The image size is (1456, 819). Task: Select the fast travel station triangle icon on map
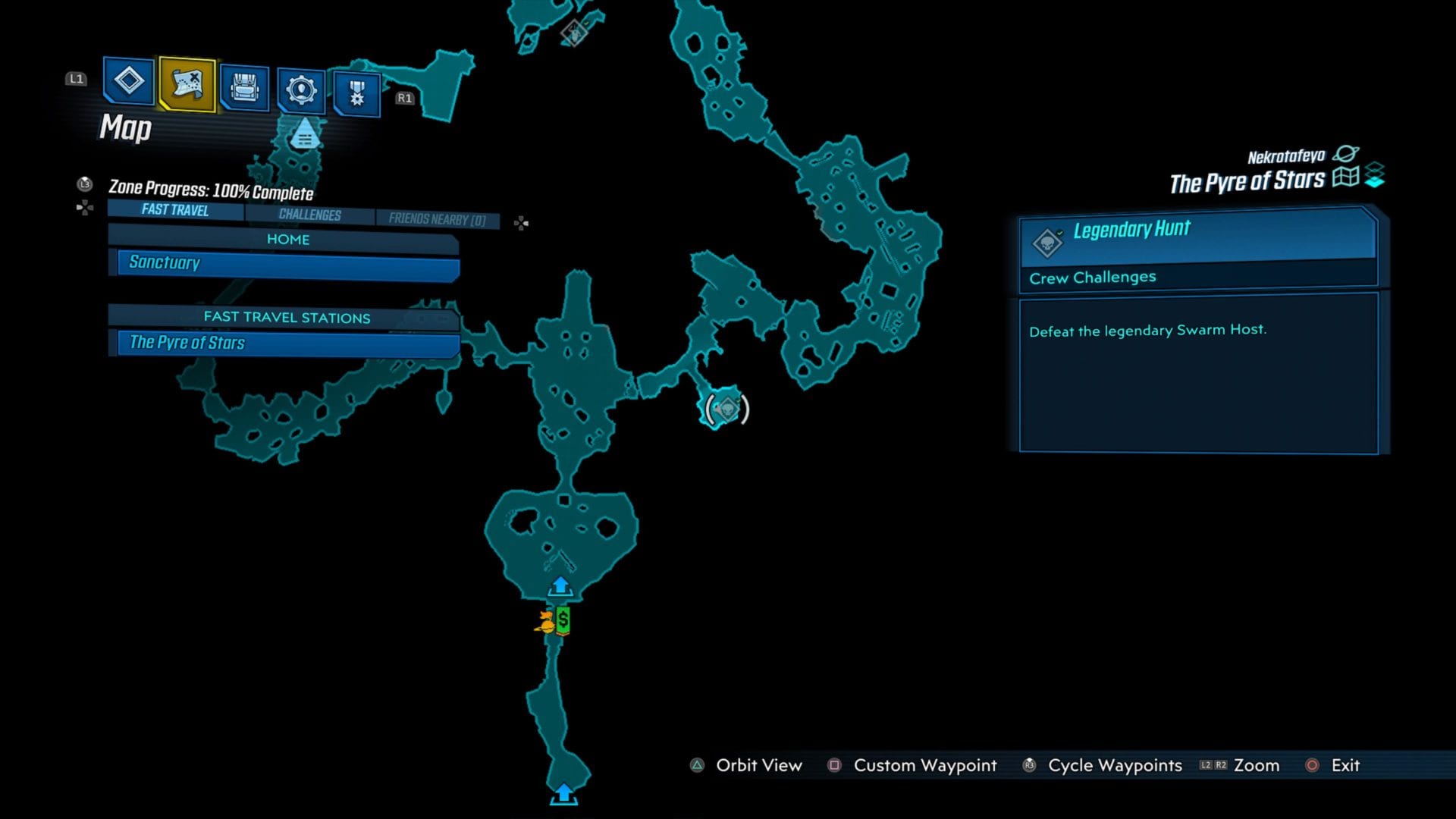303,135
